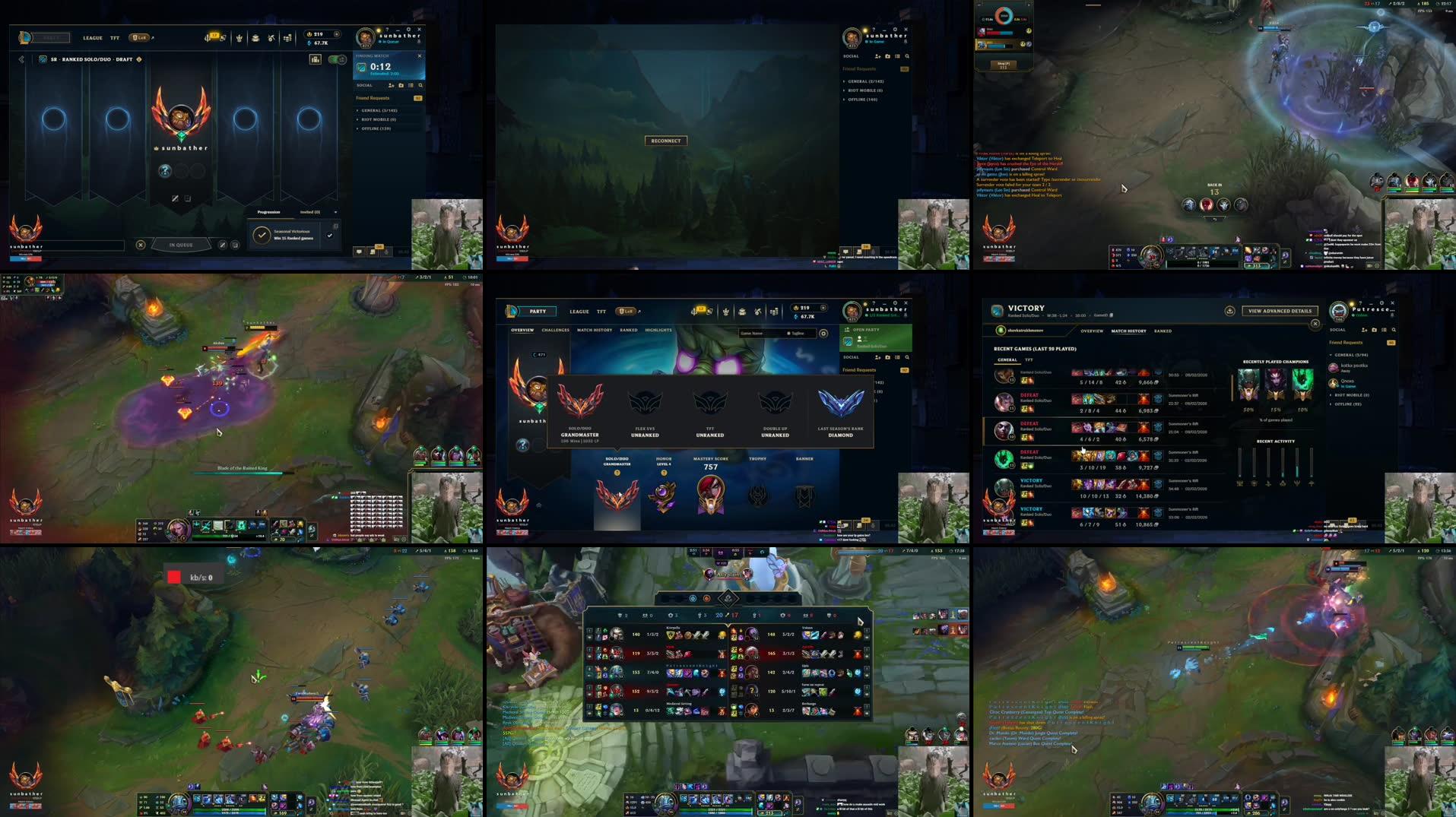The height and width of the screenshot is (817, 1456).
Task: Open View Advanced Details for the match
Action: click(x=1280, y=311)
